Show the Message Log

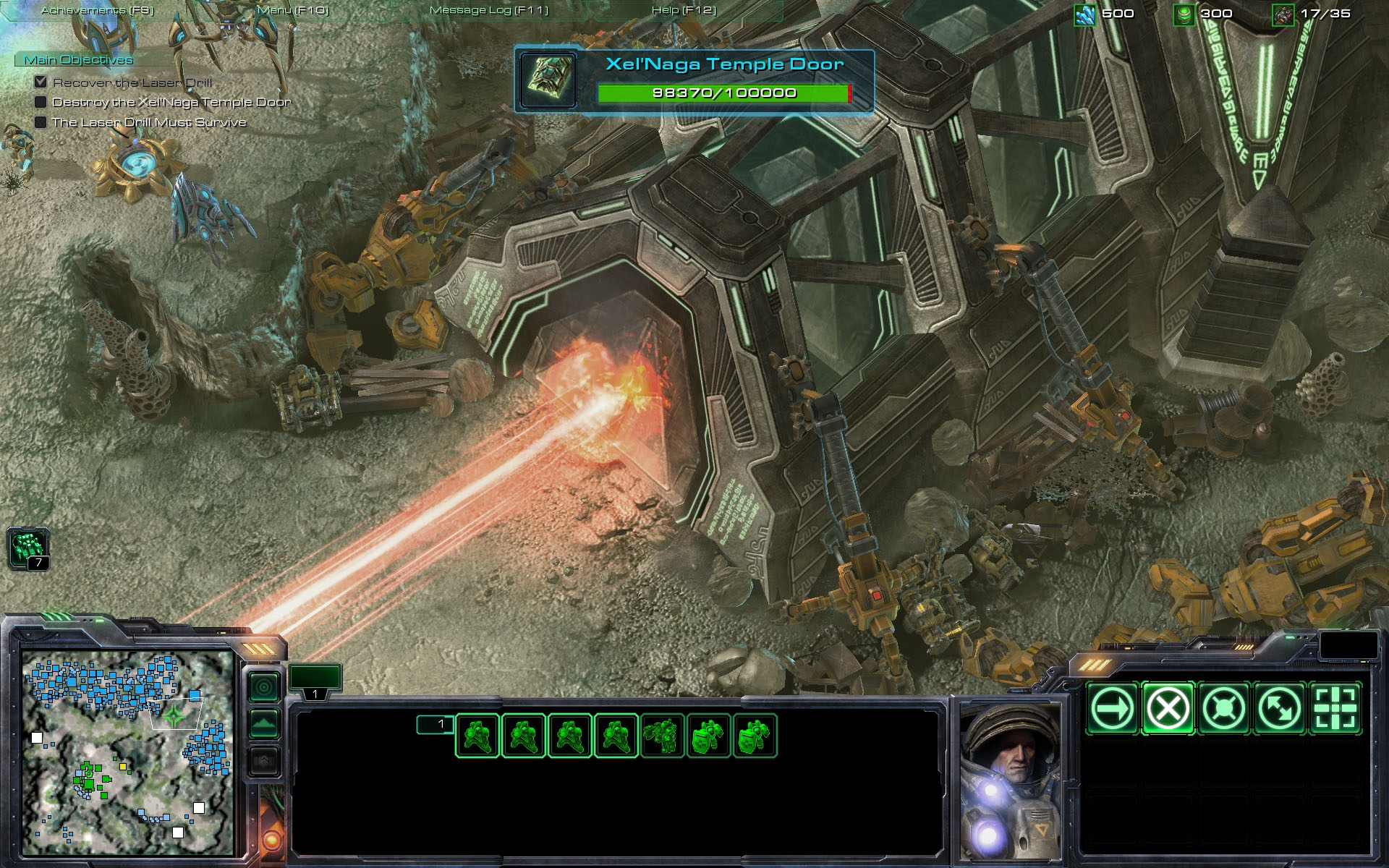[489, 10]
